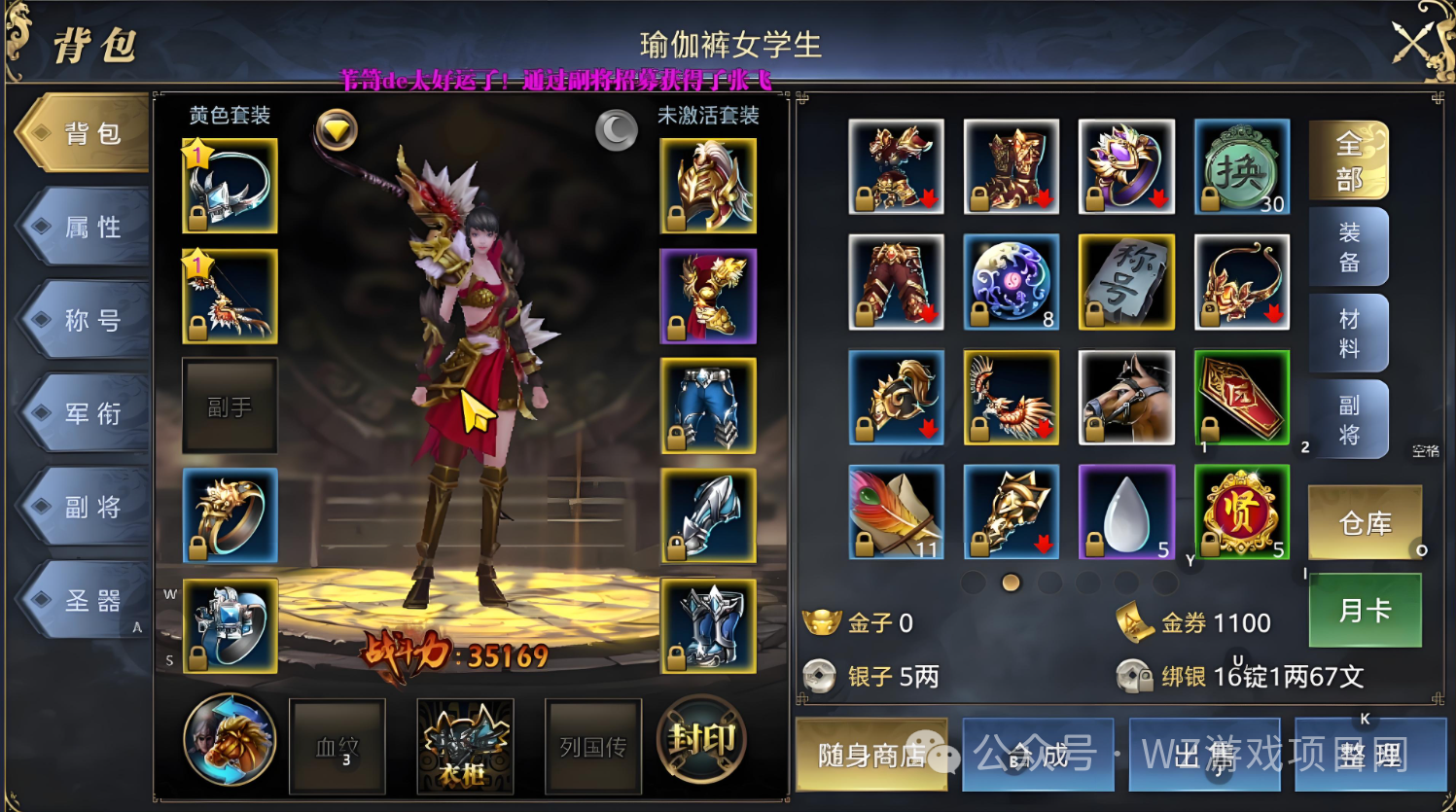This screenshot has width=1456, height=812.
Task: Filter inventory by 材料 materials
Action: pyautogui.click(x=1348, y=333)
